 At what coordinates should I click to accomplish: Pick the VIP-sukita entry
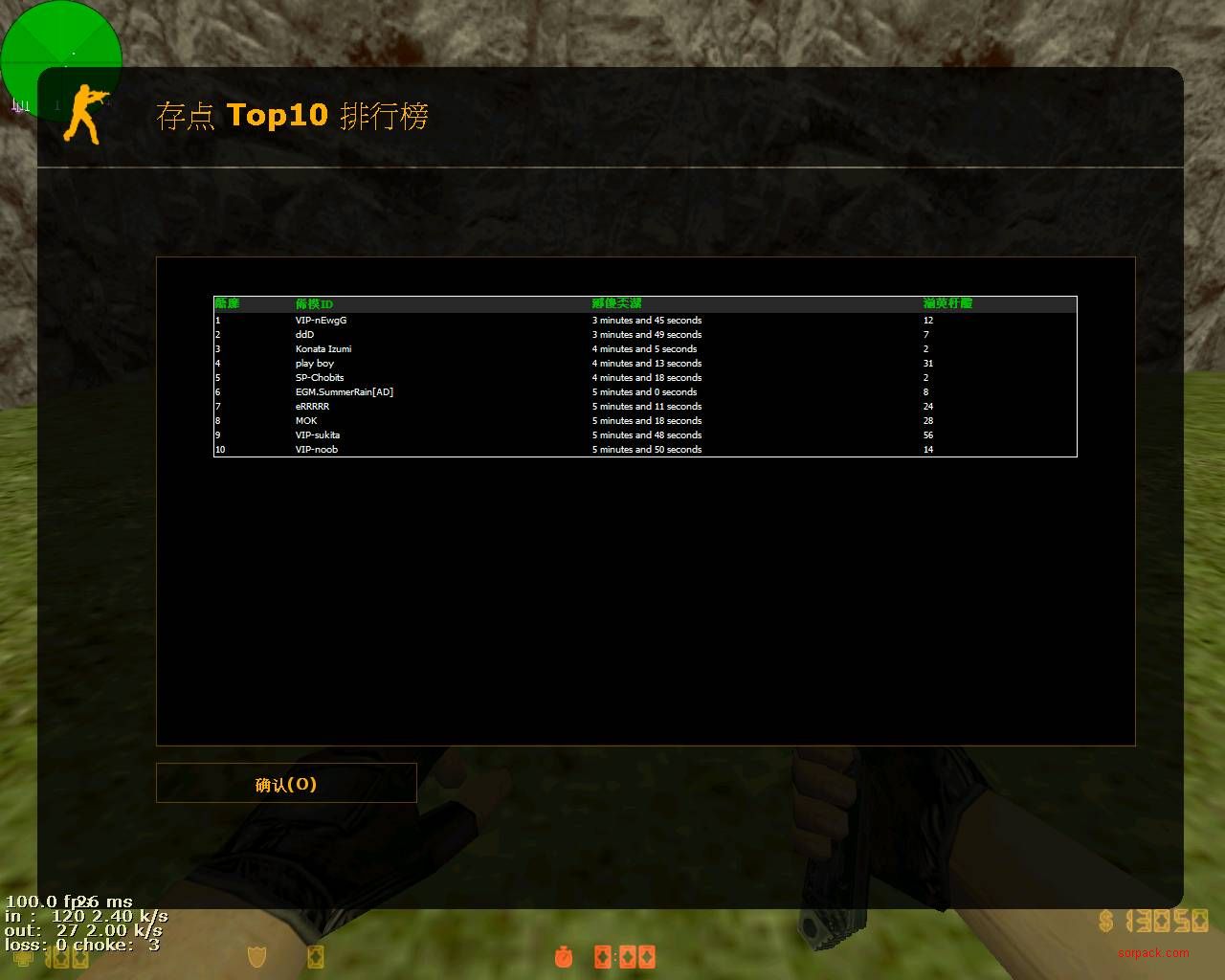point(318,435)
